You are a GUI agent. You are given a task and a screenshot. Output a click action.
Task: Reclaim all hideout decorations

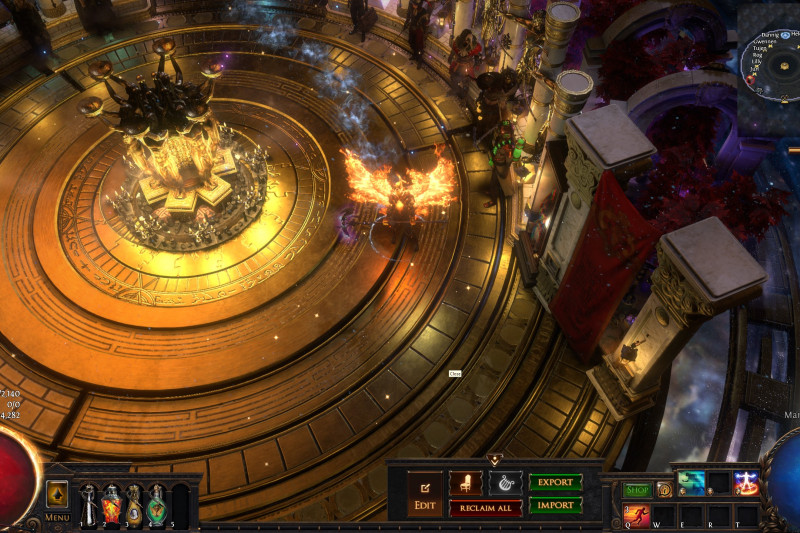click(485, 508)
